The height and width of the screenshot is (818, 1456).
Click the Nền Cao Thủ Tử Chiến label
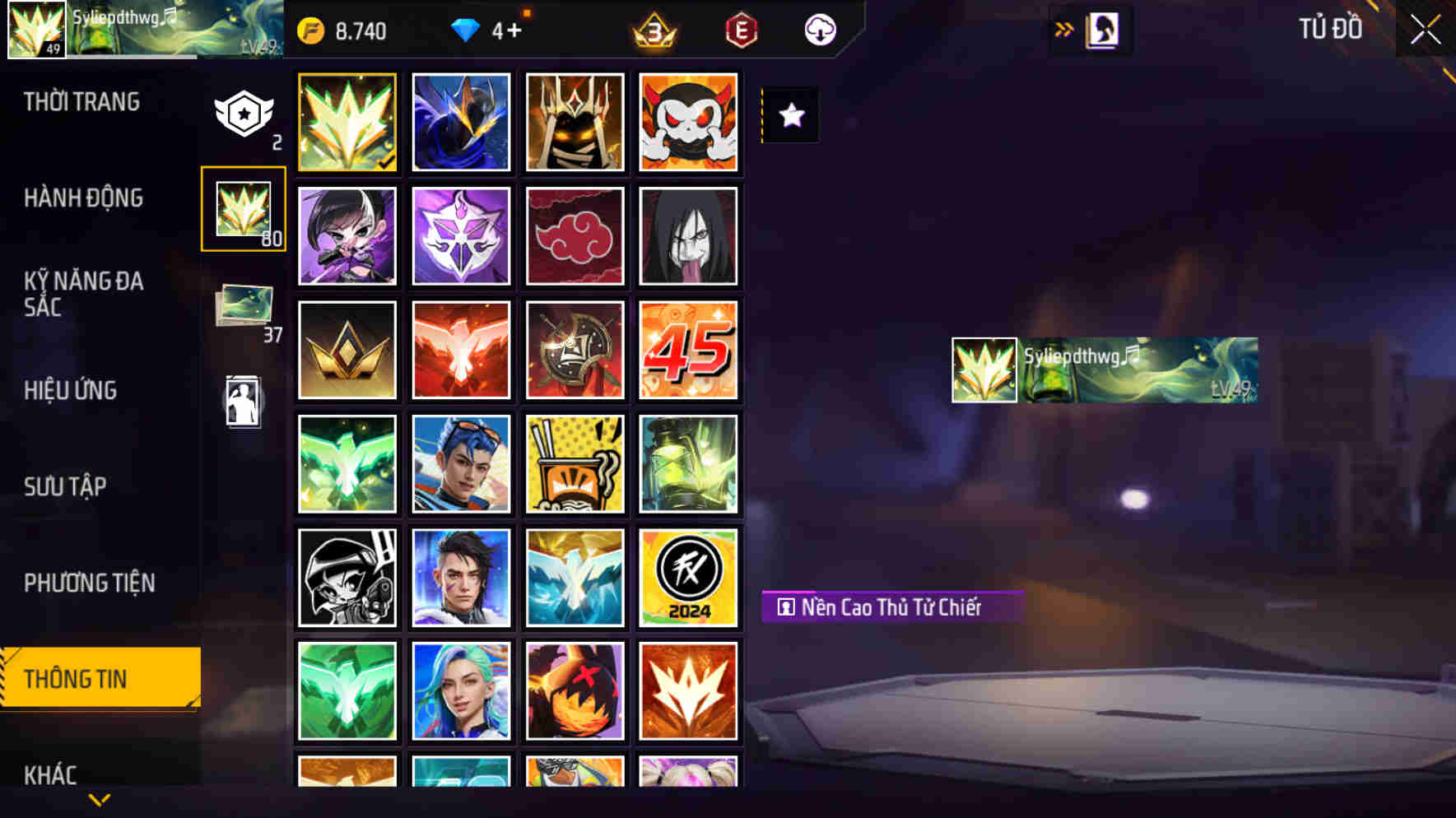[893, 607]
